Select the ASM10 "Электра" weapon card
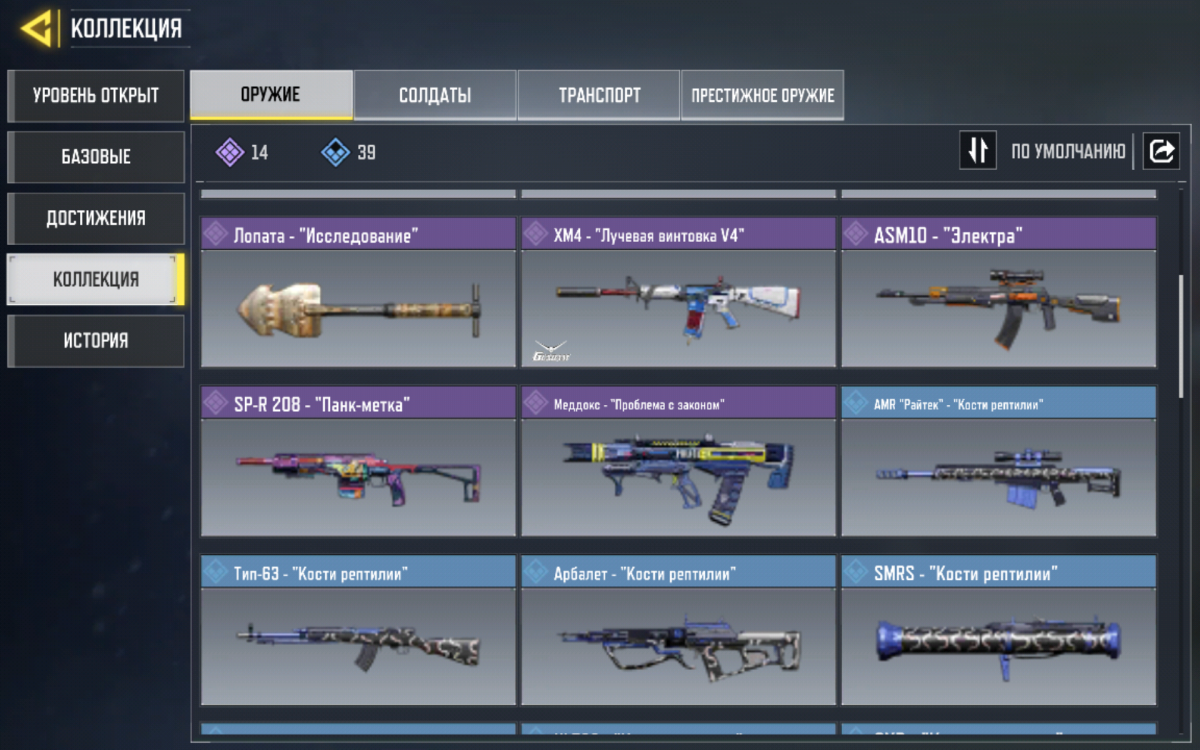Viewport: 1200px width, 750px height. tap(998, 293)
